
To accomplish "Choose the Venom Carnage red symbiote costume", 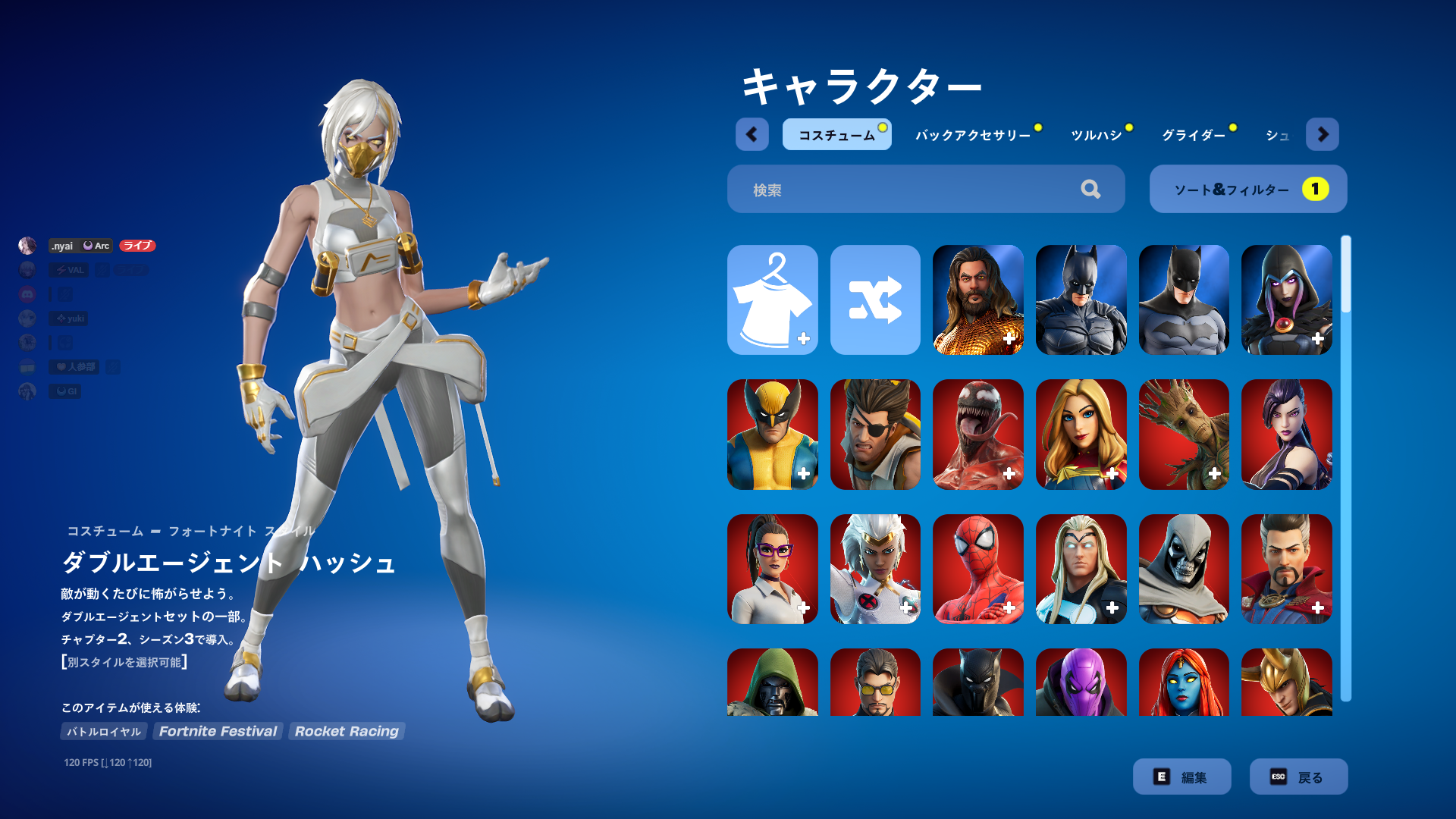I will 977,434.
